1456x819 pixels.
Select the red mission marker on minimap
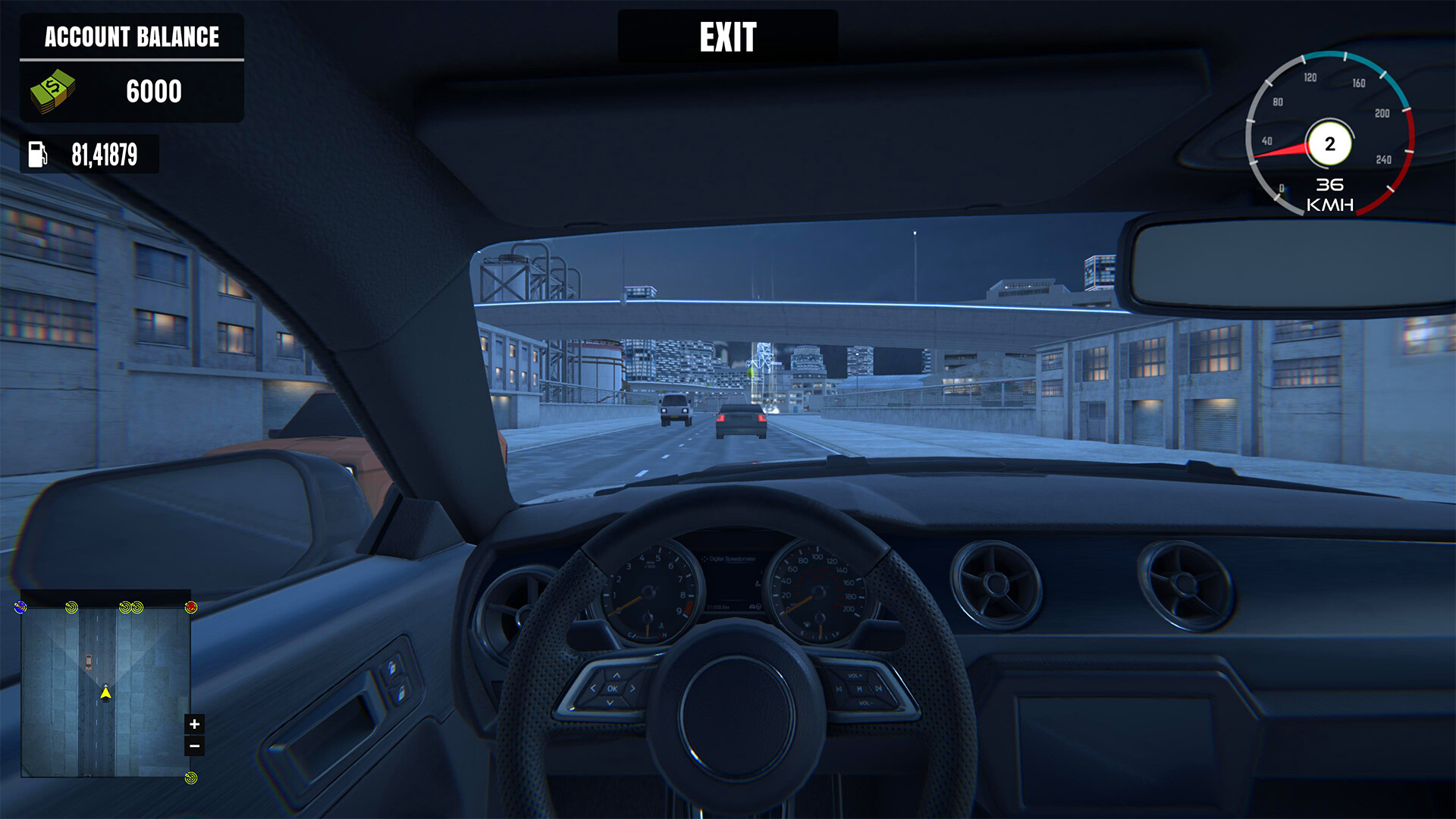[191, 607]
